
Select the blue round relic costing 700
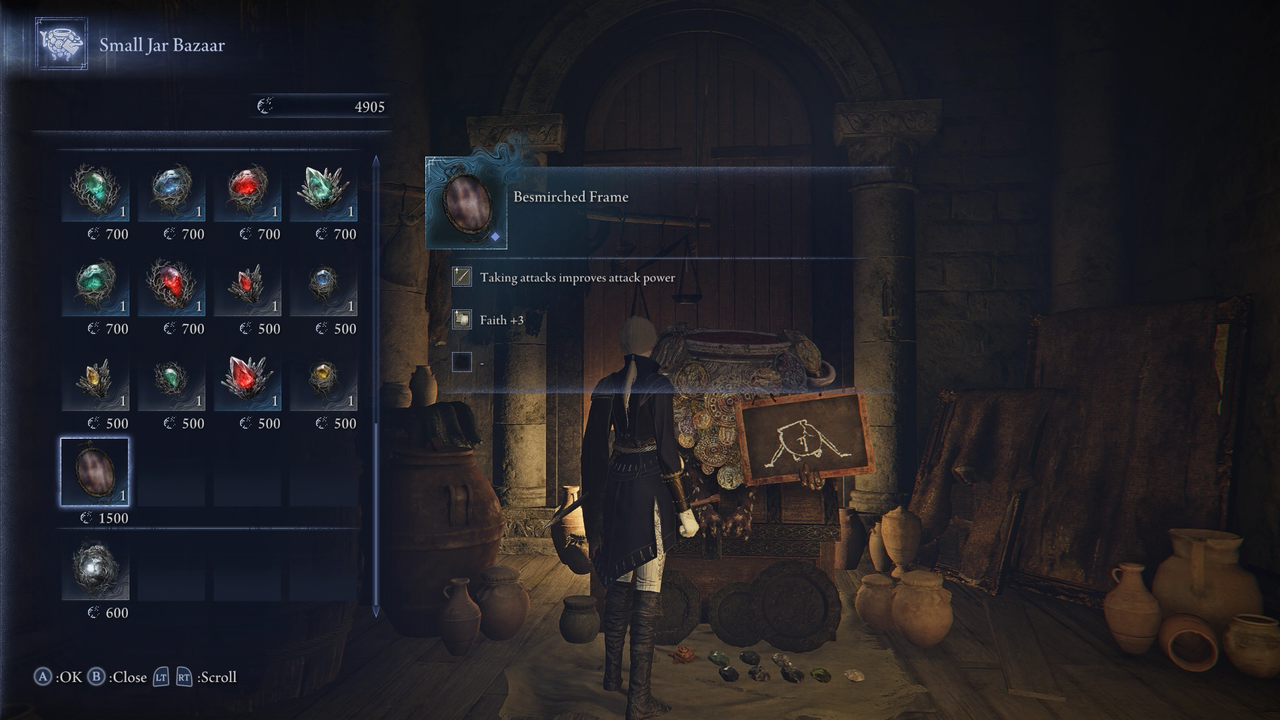point(171,188)
